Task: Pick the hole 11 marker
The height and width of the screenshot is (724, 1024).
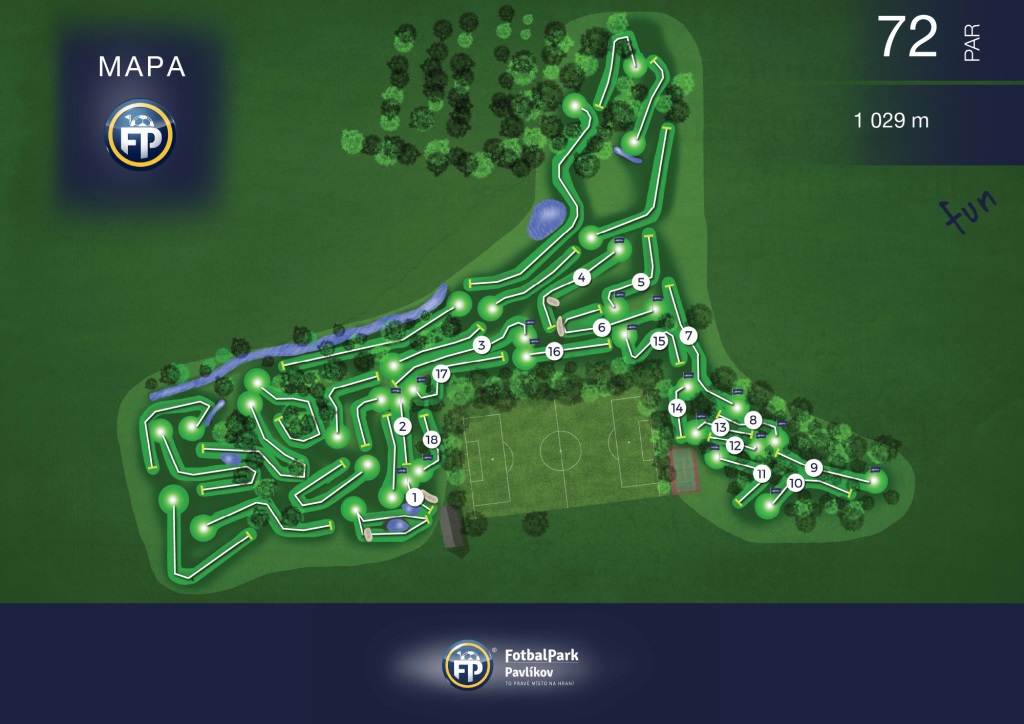Action: pyautogui.click(x=762, y=473)
